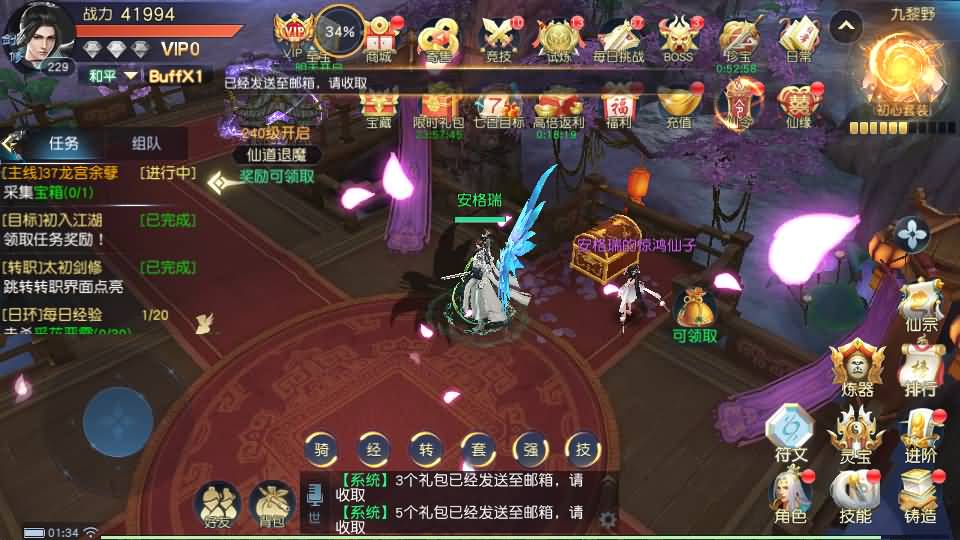This screenshot has height=540, width=960.
Task: Open the 每日挑战 daily challenge
Action: (x=619, y=39)
